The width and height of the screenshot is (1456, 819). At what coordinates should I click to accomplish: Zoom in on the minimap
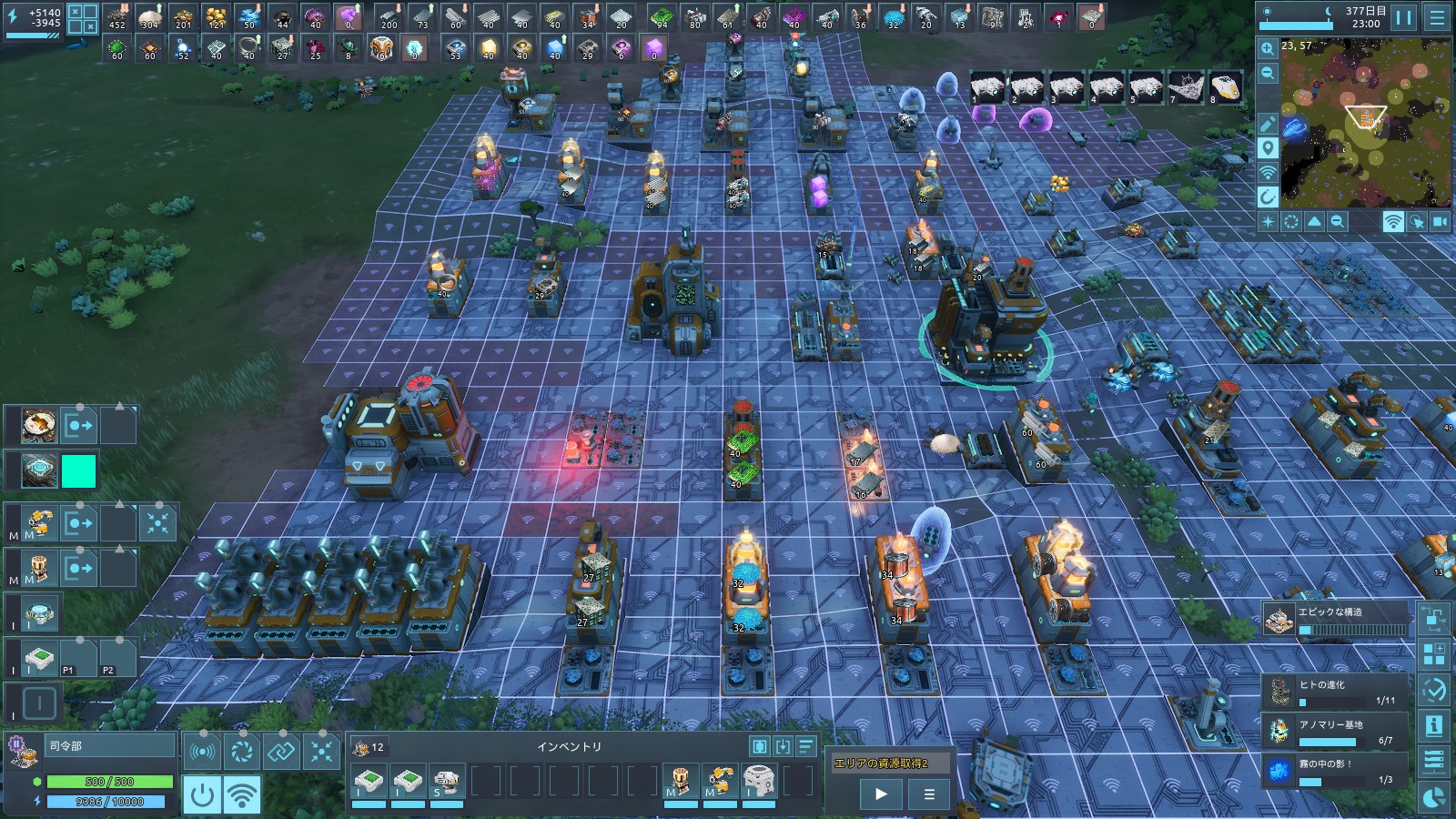click(x=1268, y=48)
